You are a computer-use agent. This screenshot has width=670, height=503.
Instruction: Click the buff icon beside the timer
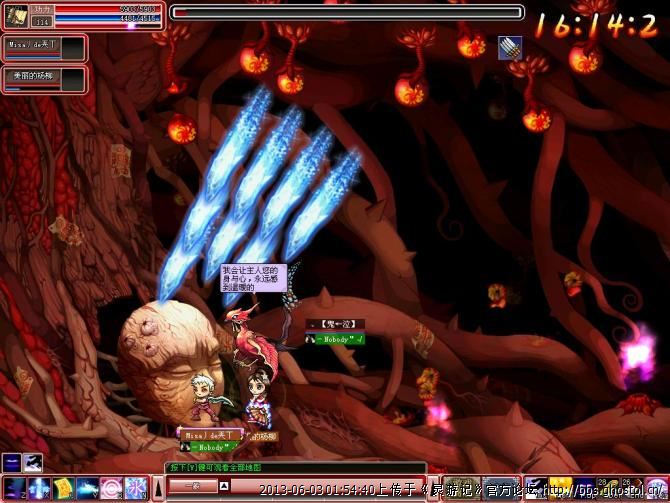point(510,47)
